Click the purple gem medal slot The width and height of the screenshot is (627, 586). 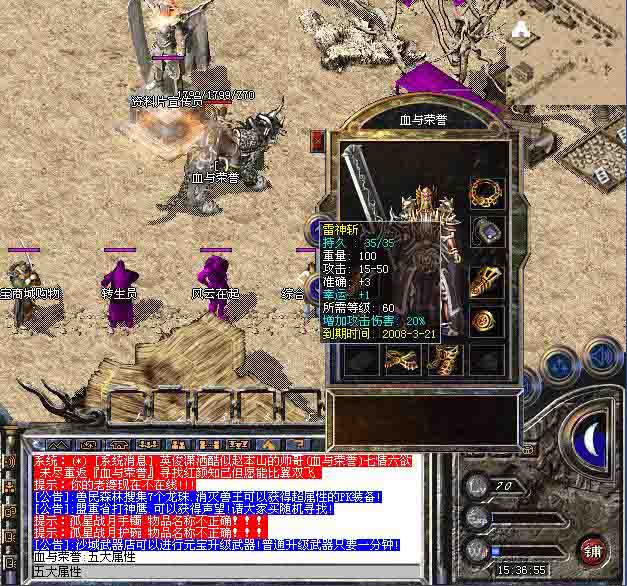pos(486,231)
